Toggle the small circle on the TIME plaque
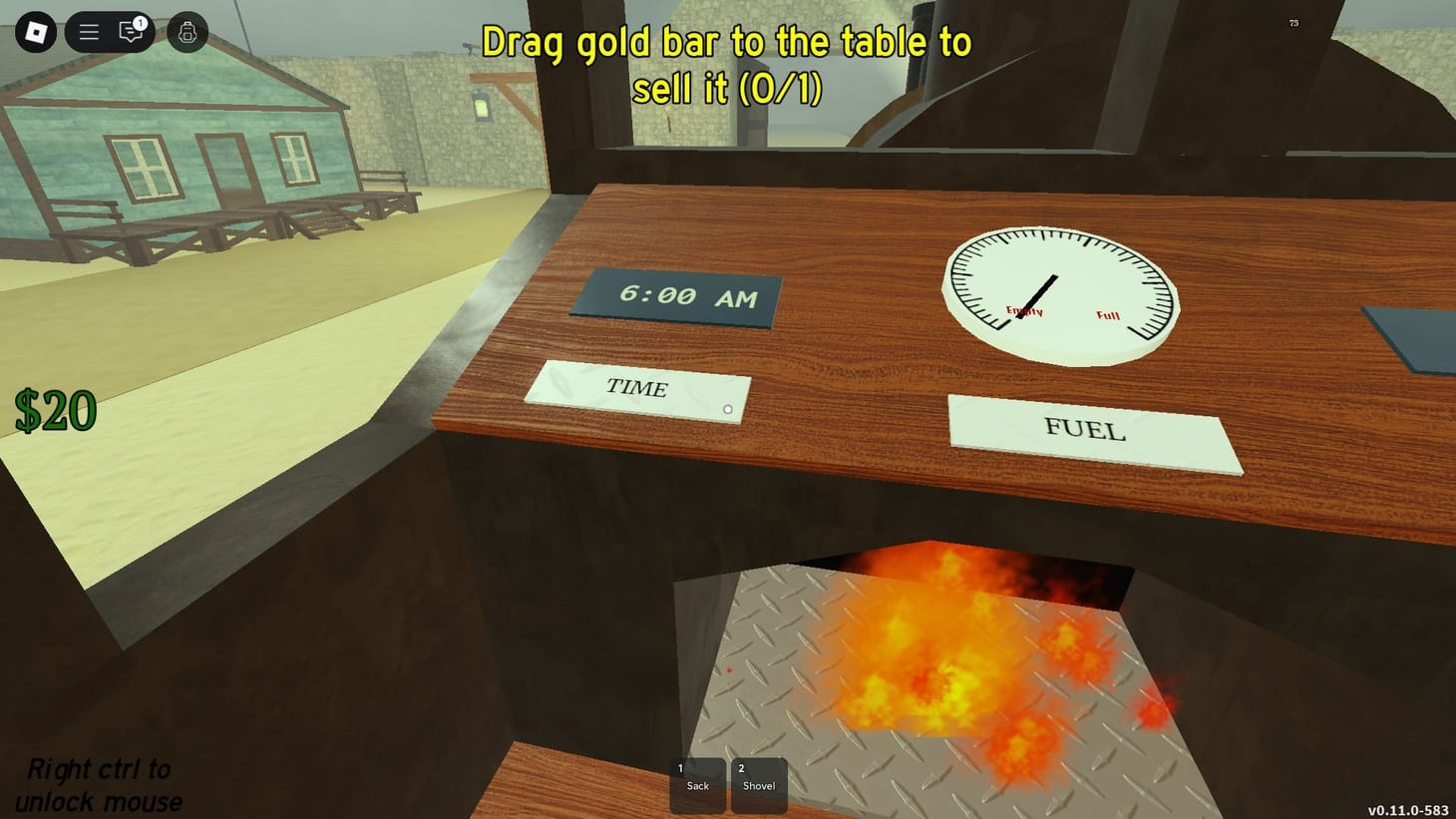1456x819 pixels. pos(727,409)
